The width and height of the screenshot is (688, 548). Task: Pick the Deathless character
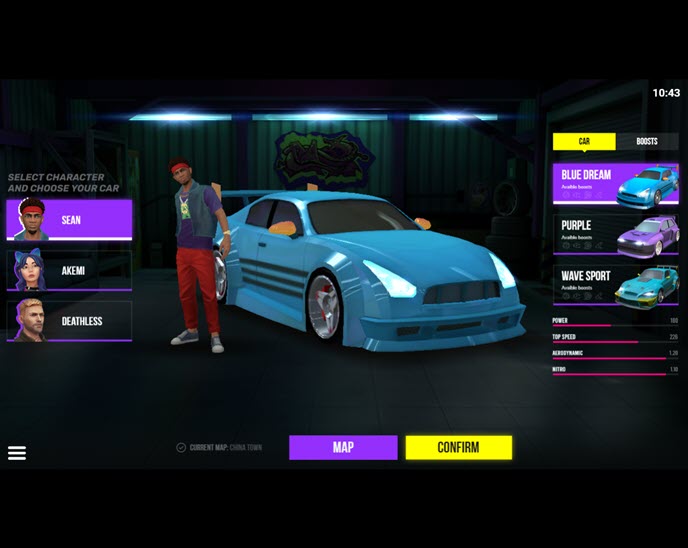(x=69, y=321)
